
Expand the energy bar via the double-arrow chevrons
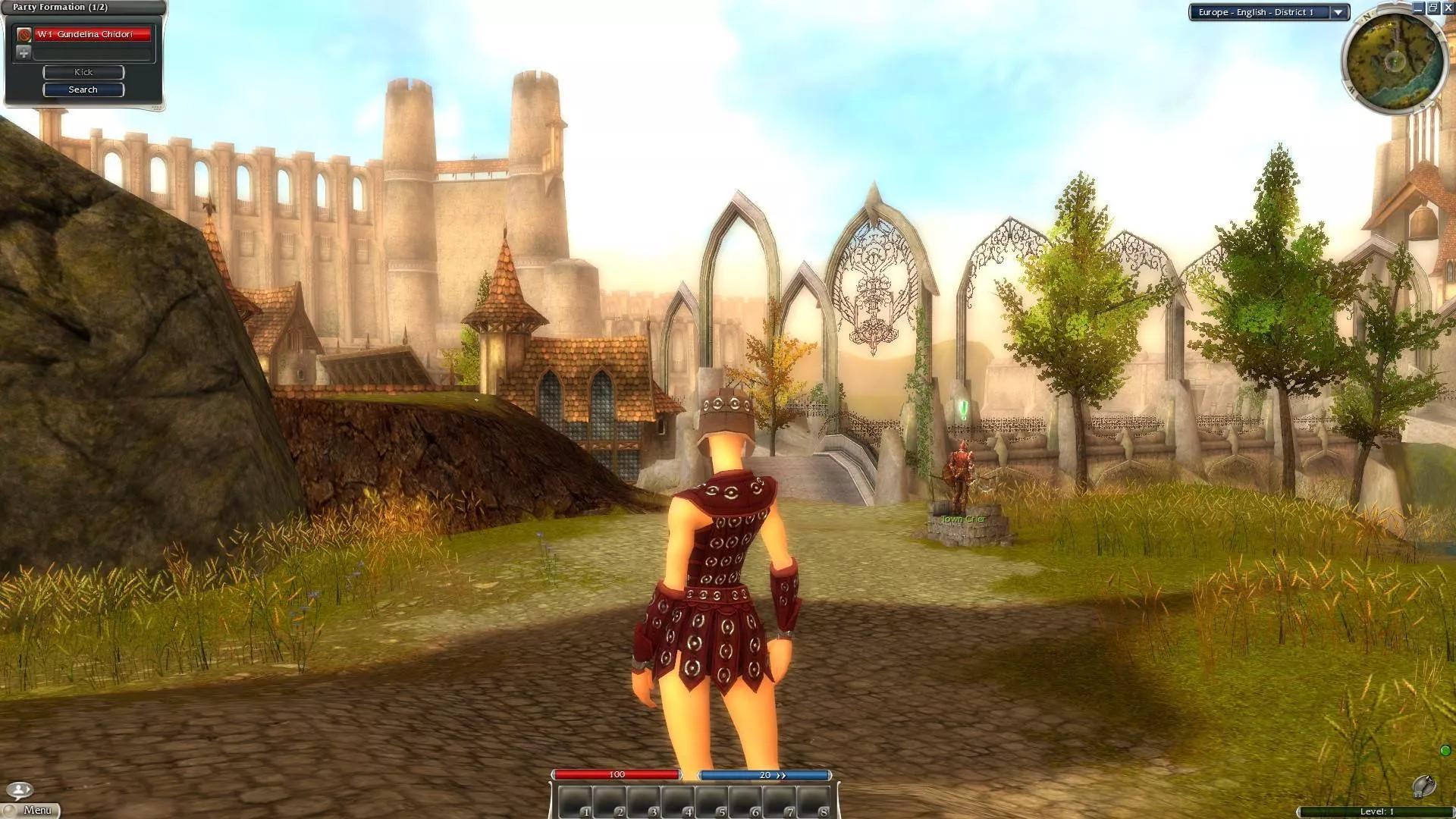coord(780,774)
